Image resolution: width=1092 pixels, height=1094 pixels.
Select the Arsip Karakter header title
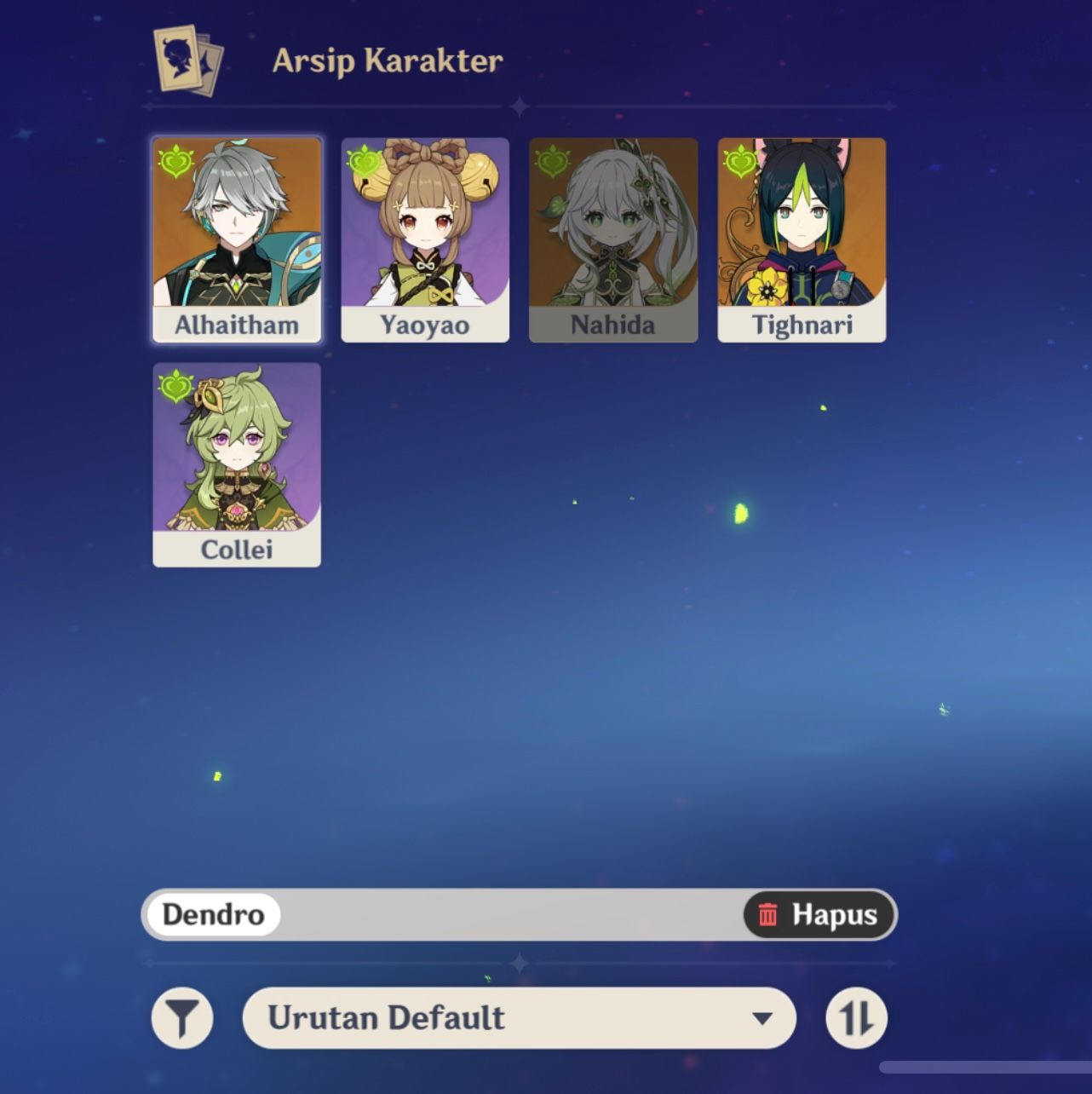pos(388,60)
